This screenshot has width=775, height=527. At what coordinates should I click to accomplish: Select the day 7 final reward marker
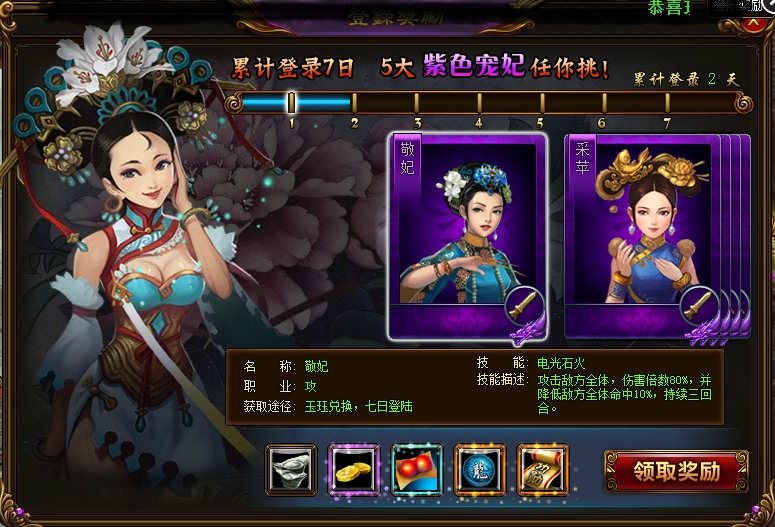click(667, 103)
